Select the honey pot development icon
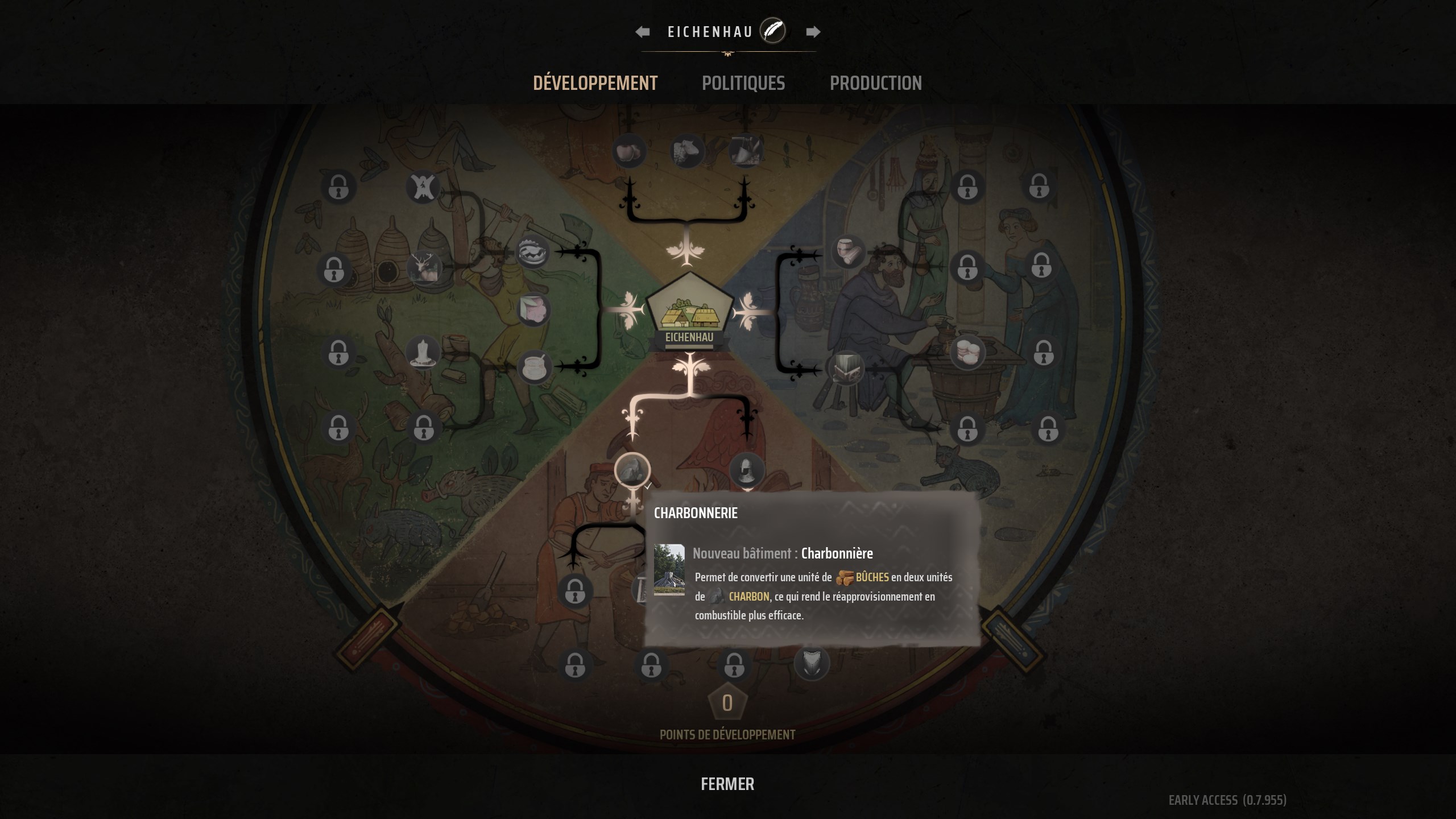 533,366
